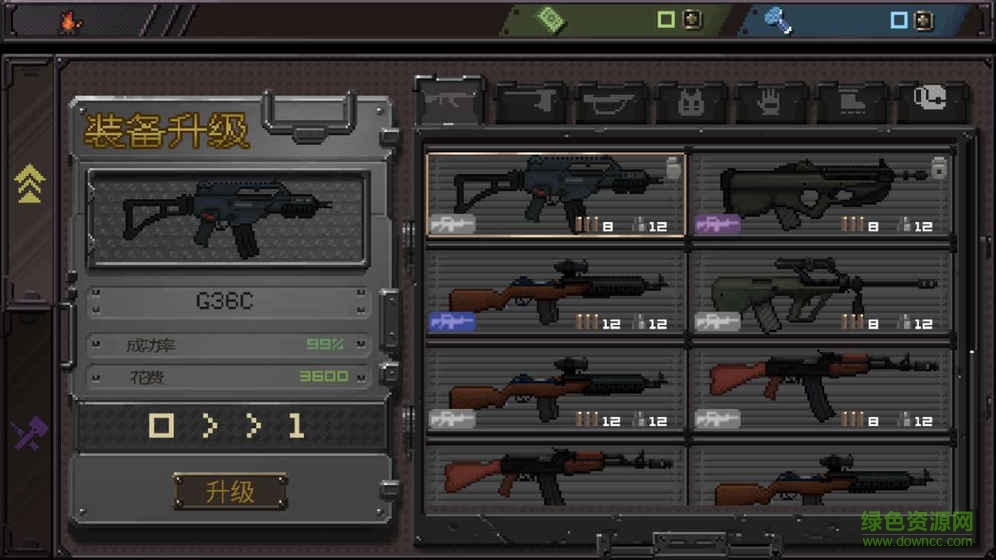The image size is (996, 560).
Task: Open the last white-icon equipment tab
Action: [x=930, y=101]
